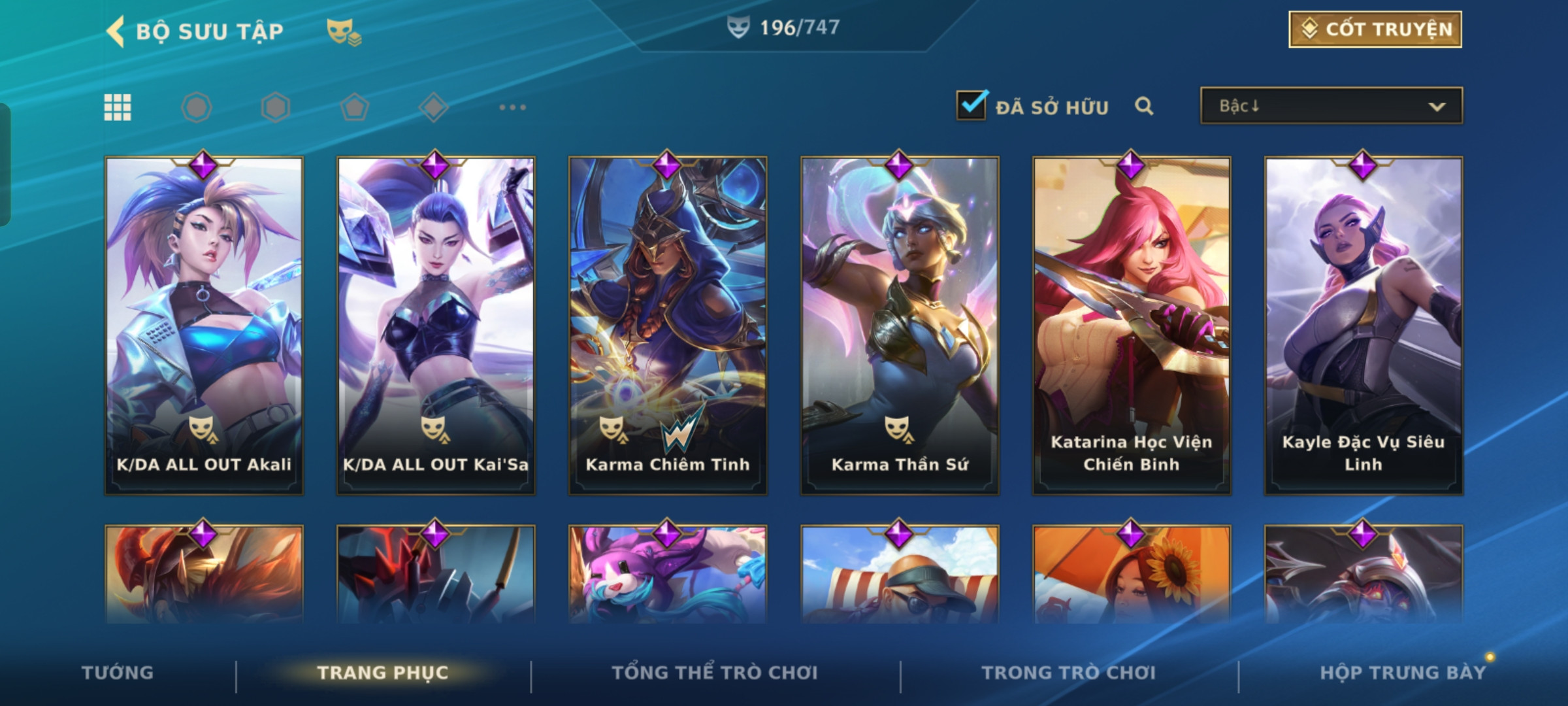Toggle the Đã Sở Hữu checkbox
1568x706 pixels.
pos(971,106)
